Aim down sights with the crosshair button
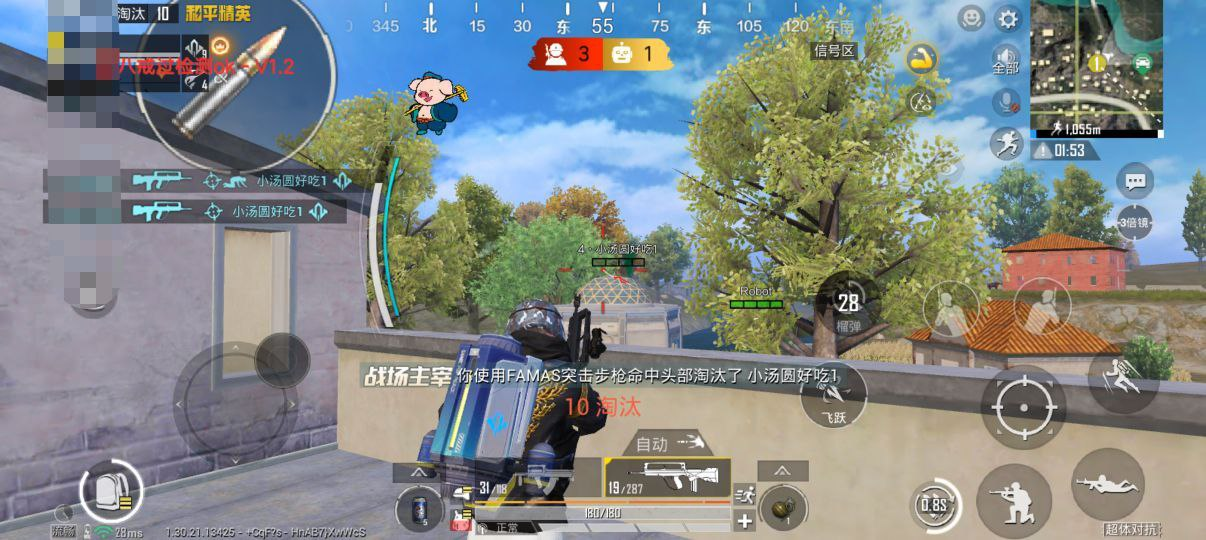This screenshot has width=1206, height=540. [1023, 406]
